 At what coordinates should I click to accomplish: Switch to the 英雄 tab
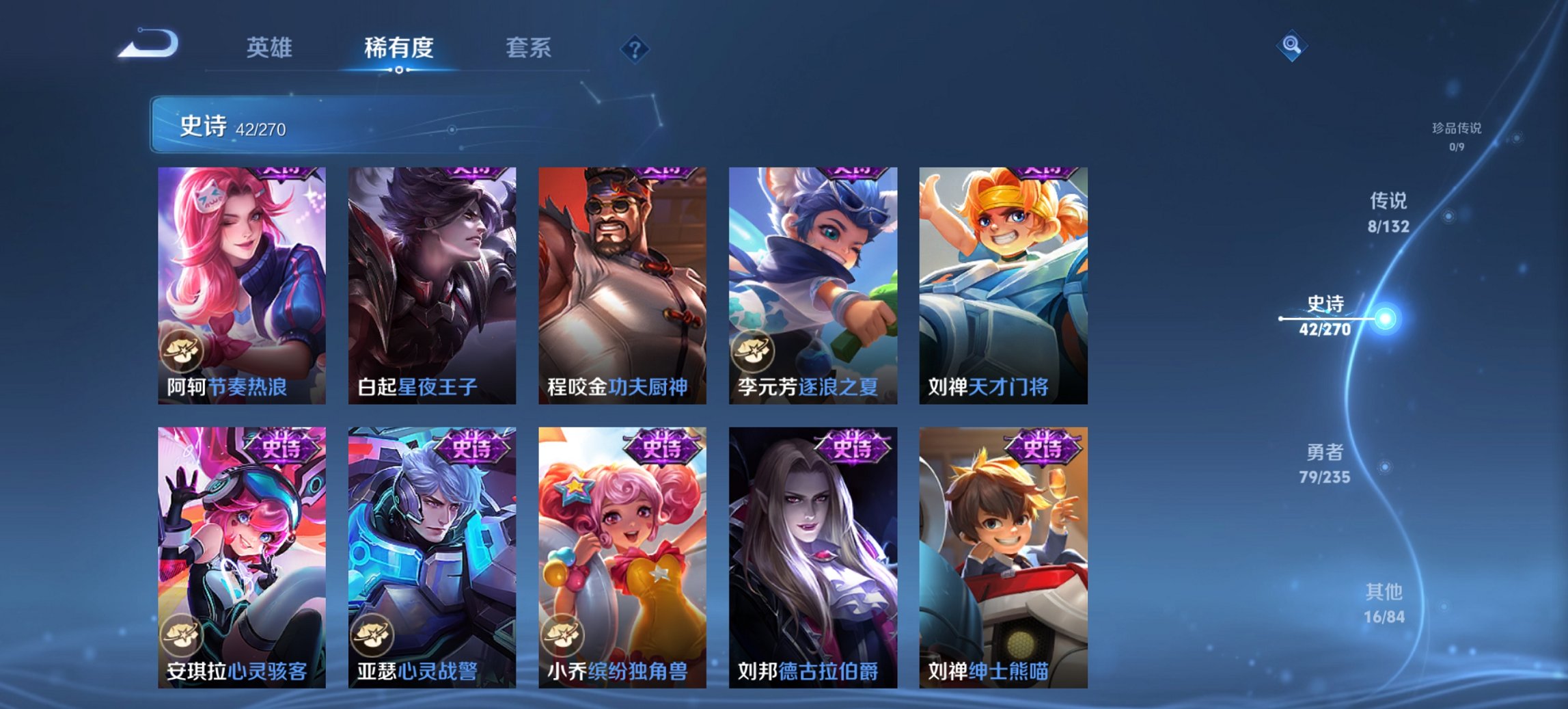coord(271,48)
